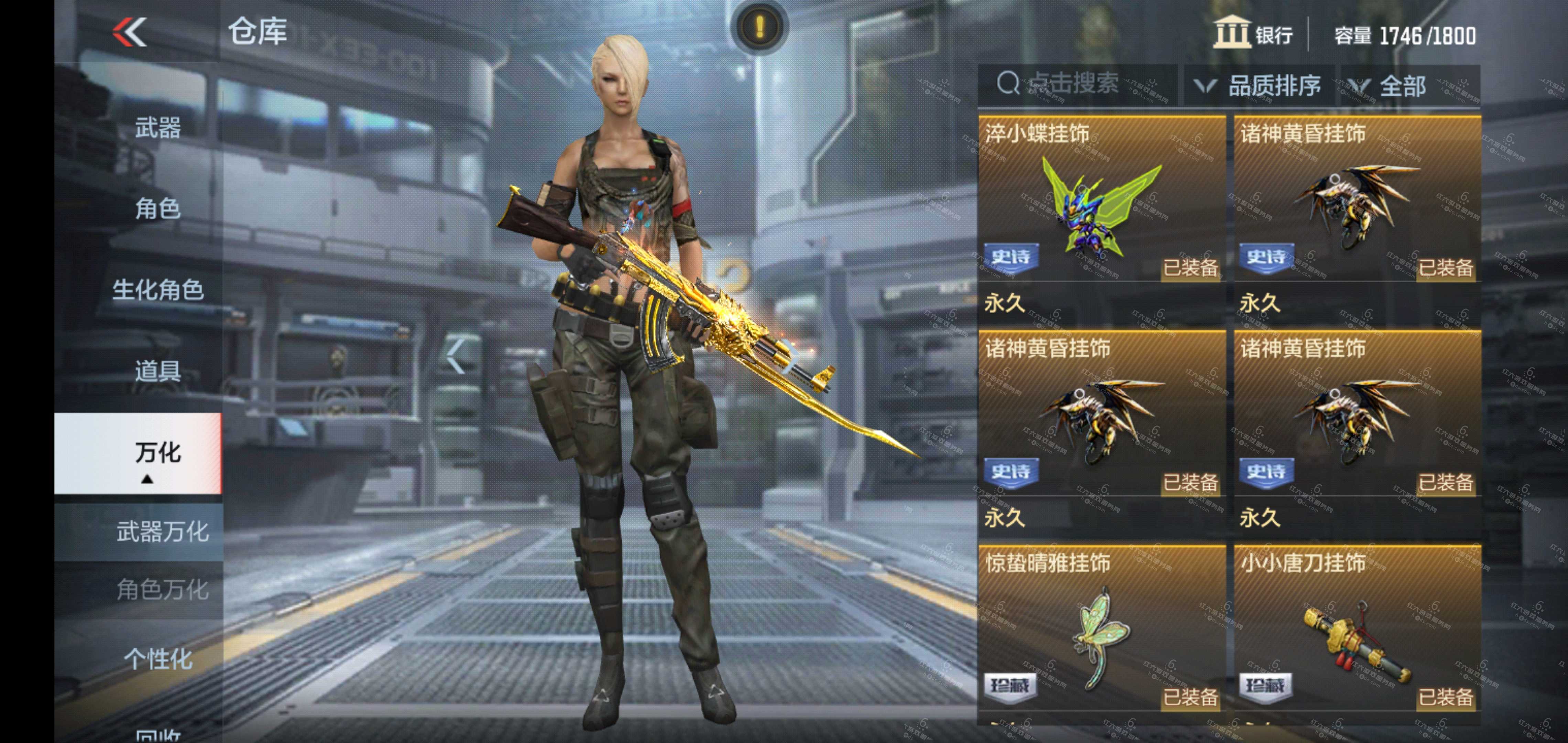
Task: Show the 武器万化 sub-category
Action: pos(162,532)
